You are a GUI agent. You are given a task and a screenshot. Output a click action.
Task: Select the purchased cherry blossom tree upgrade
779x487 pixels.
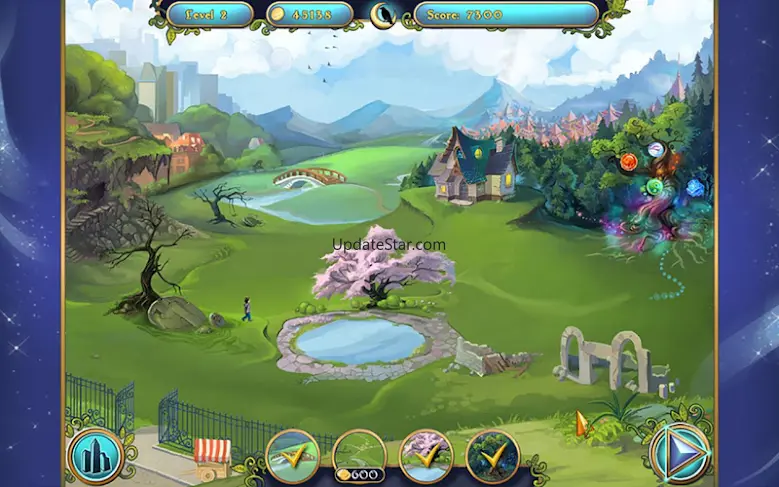click(426, 456)
